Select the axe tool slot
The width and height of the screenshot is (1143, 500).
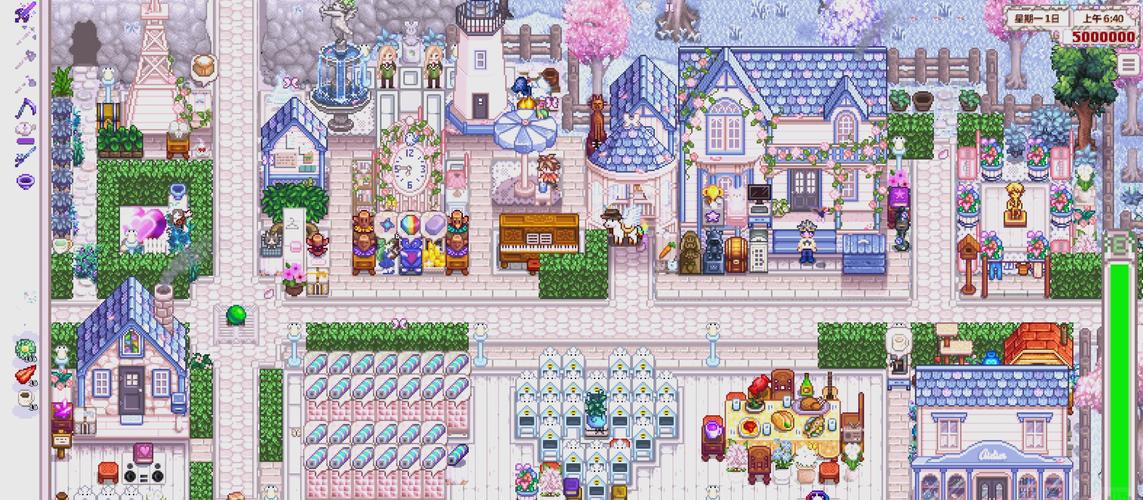[25, 58]
